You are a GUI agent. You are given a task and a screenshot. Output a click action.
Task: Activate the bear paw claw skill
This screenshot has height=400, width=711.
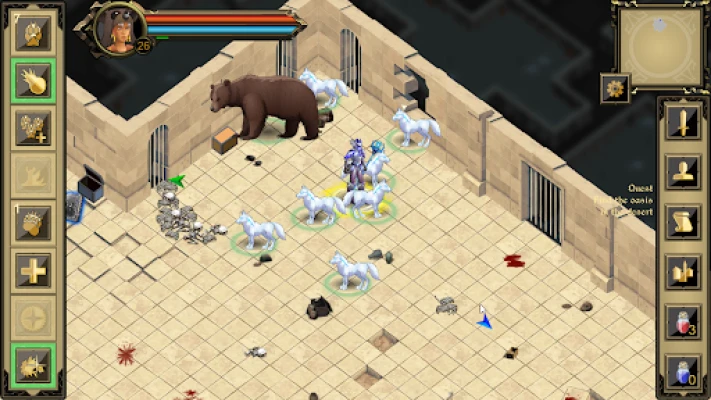click(33, 222)
